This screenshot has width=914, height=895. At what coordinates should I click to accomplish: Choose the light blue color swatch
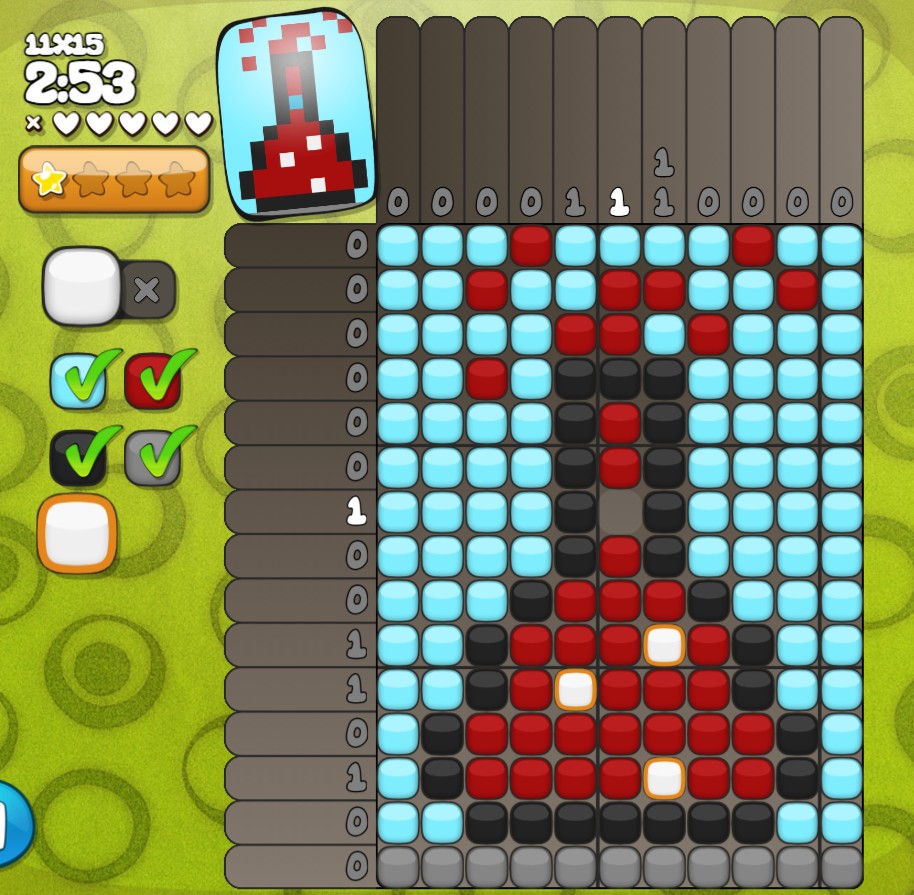coord(78,381)
